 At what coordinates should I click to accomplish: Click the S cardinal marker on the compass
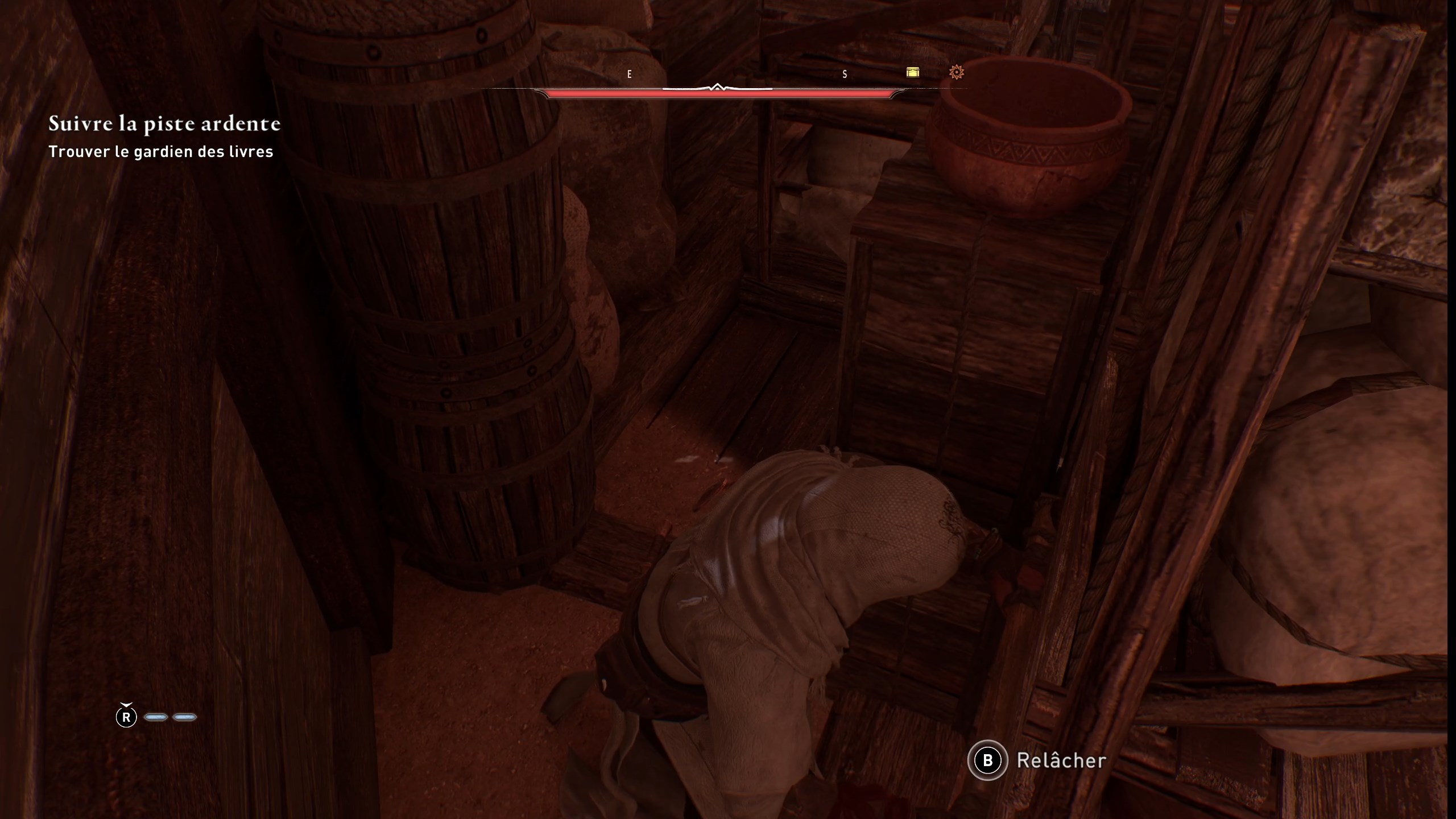[845, 74]
